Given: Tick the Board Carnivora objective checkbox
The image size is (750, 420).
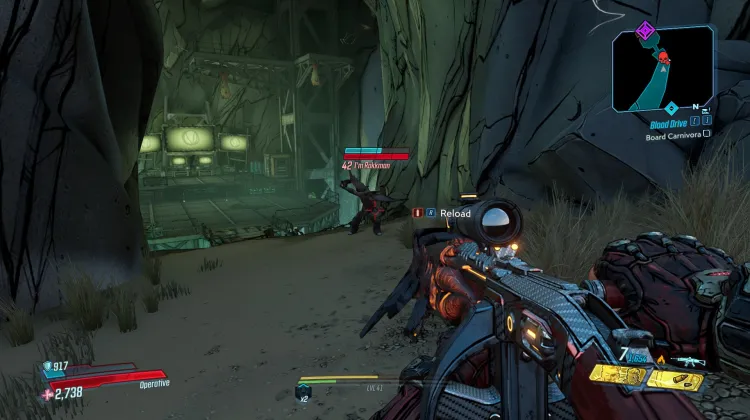Looking at the screenshot, I should point(707,134).
